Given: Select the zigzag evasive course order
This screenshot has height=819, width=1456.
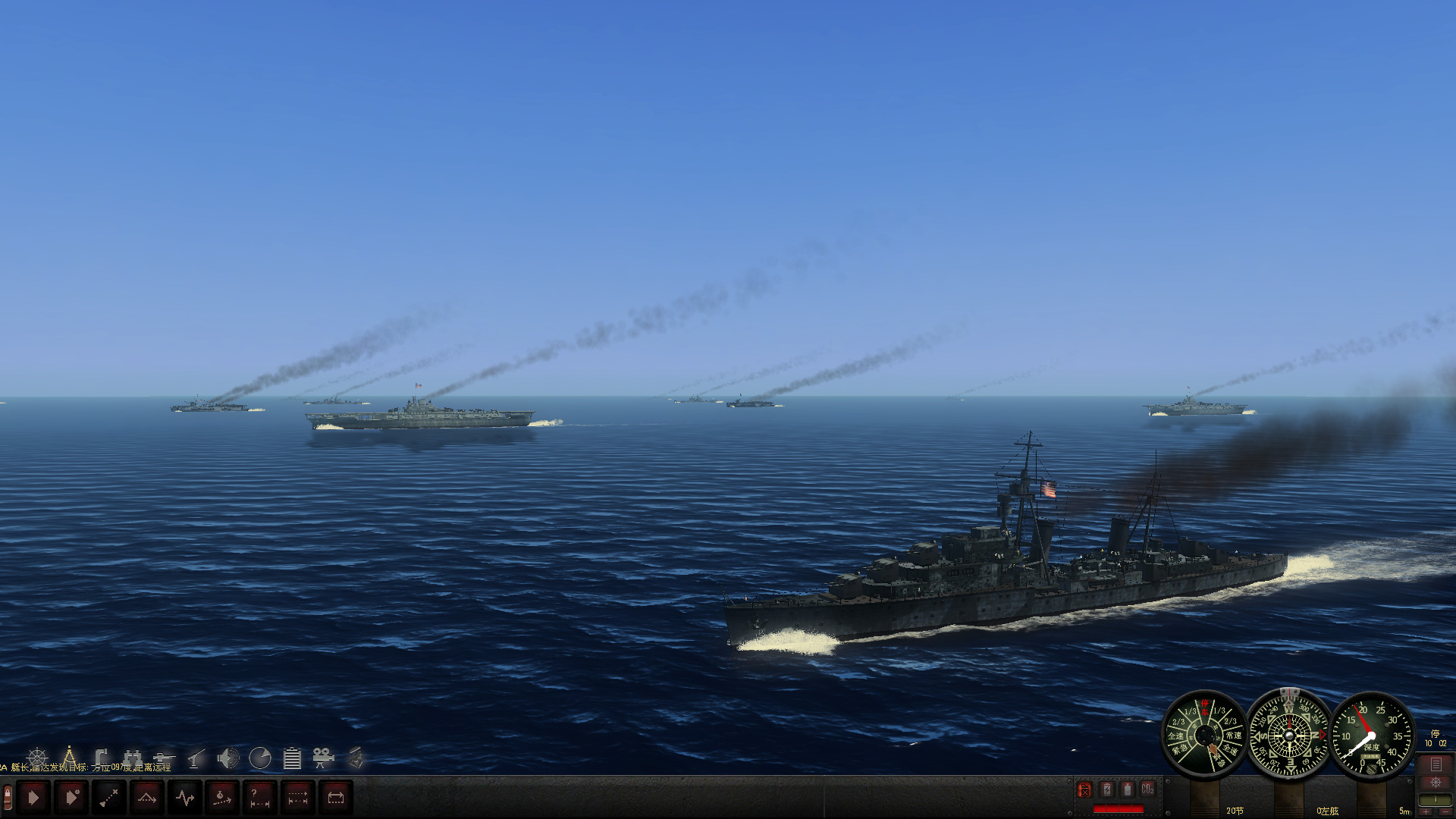Looking at the screenshot, I should coord(185,797).
